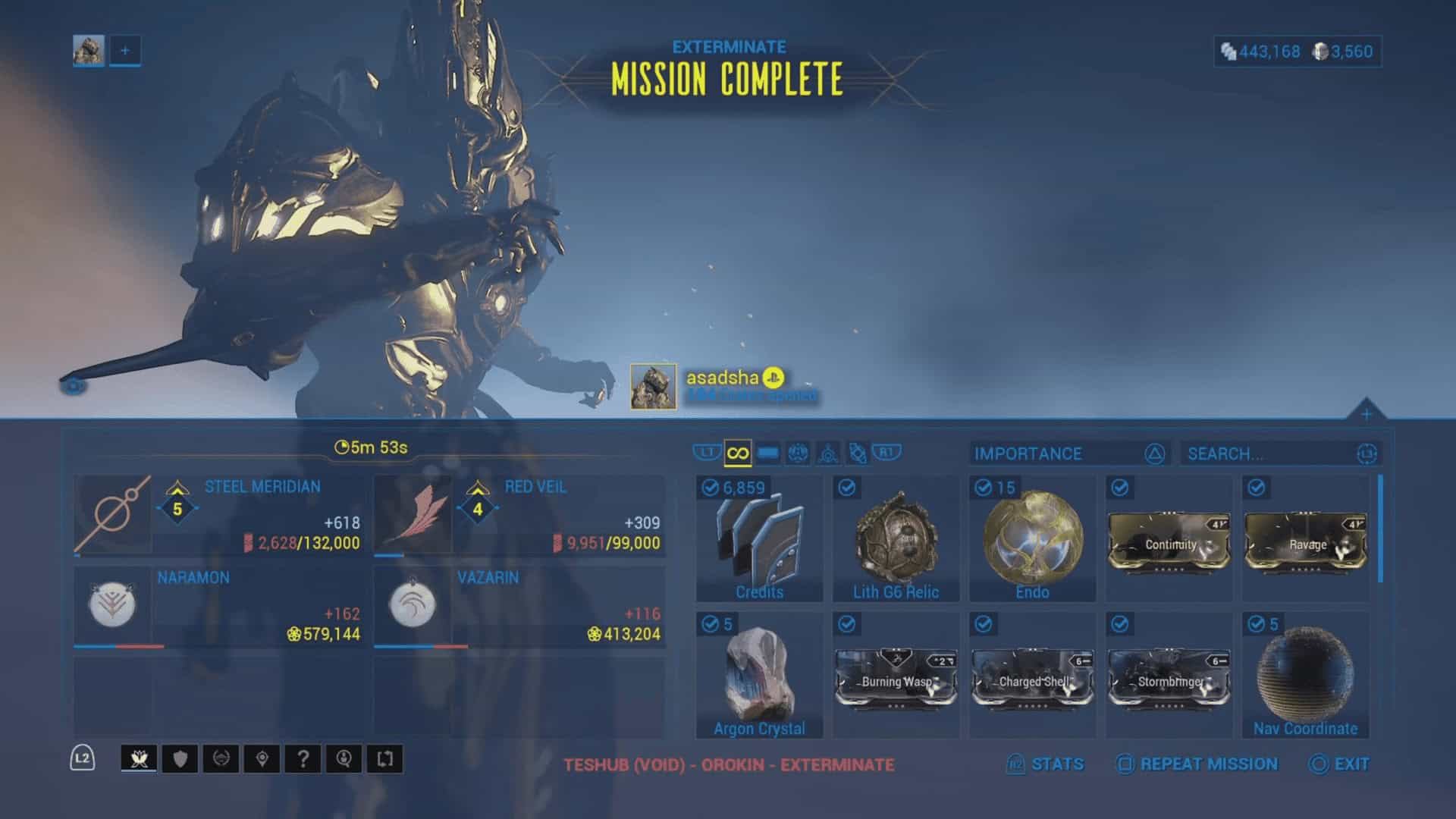Select the Nav Coordinate reward

coord(1305,676)
